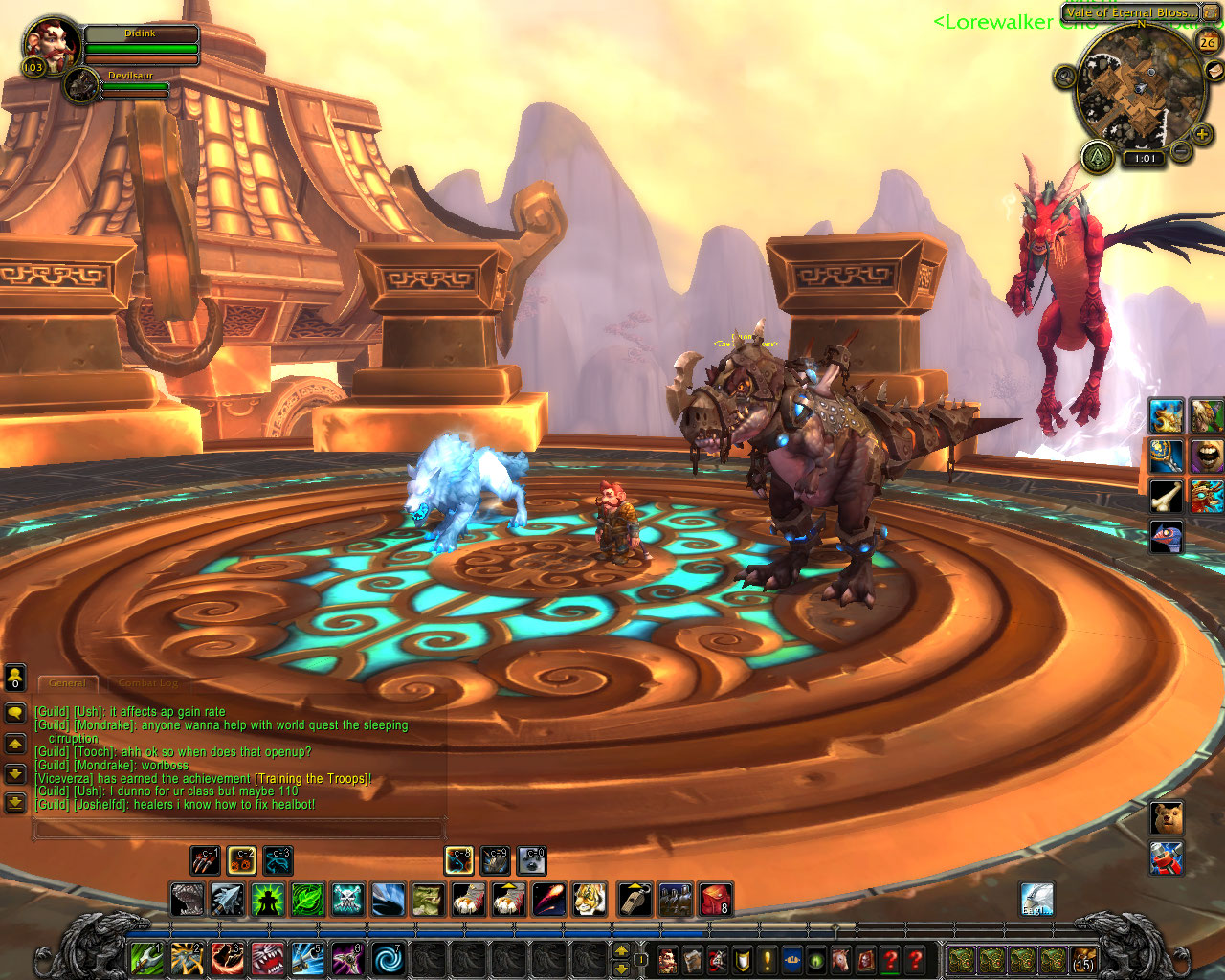Open the bag slot showing 15
The height and width of the screenshot is (980, 1225).
click(x=1083, y=959)
